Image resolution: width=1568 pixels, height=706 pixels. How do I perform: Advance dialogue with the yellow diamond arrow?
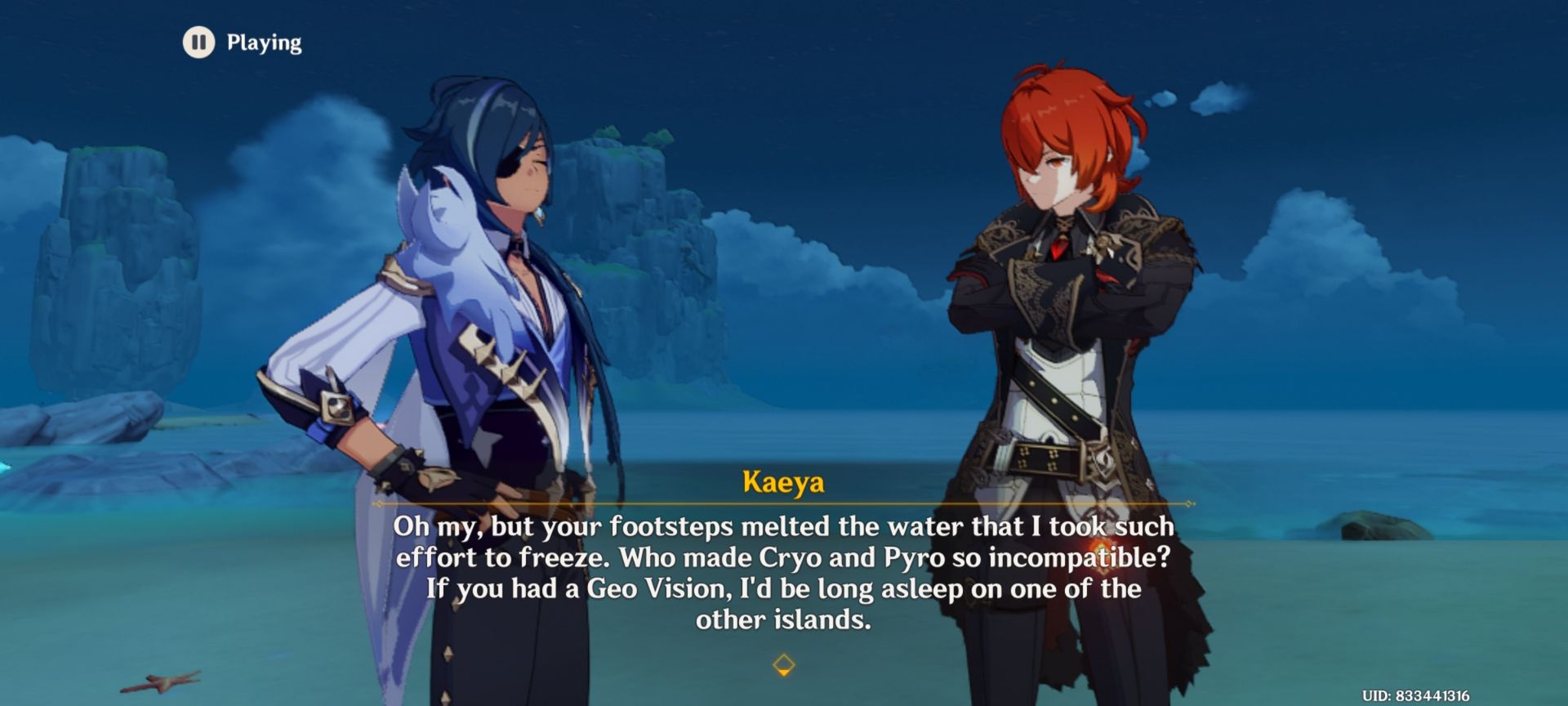pos(783,664)
